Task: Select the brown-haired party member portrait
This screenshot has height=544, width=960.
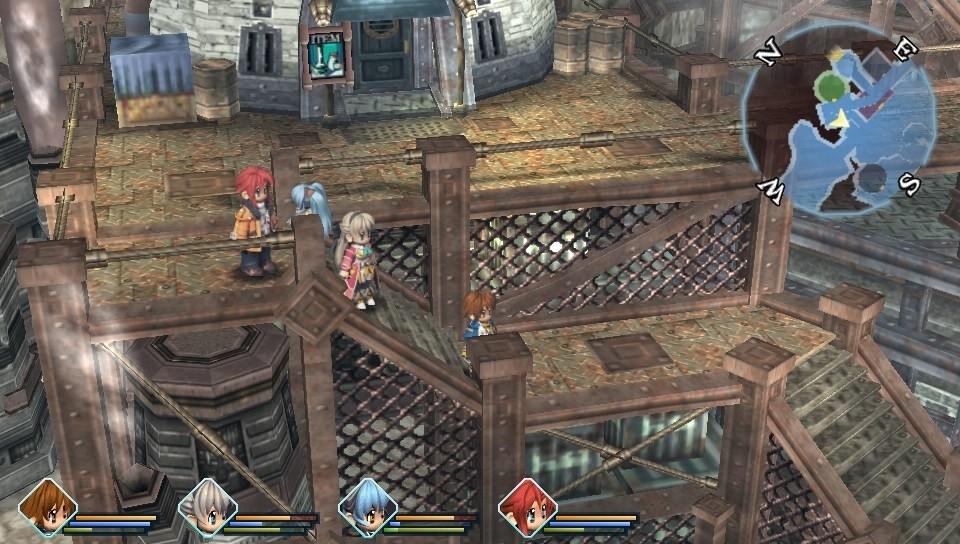Action: (x=47, y=507)
